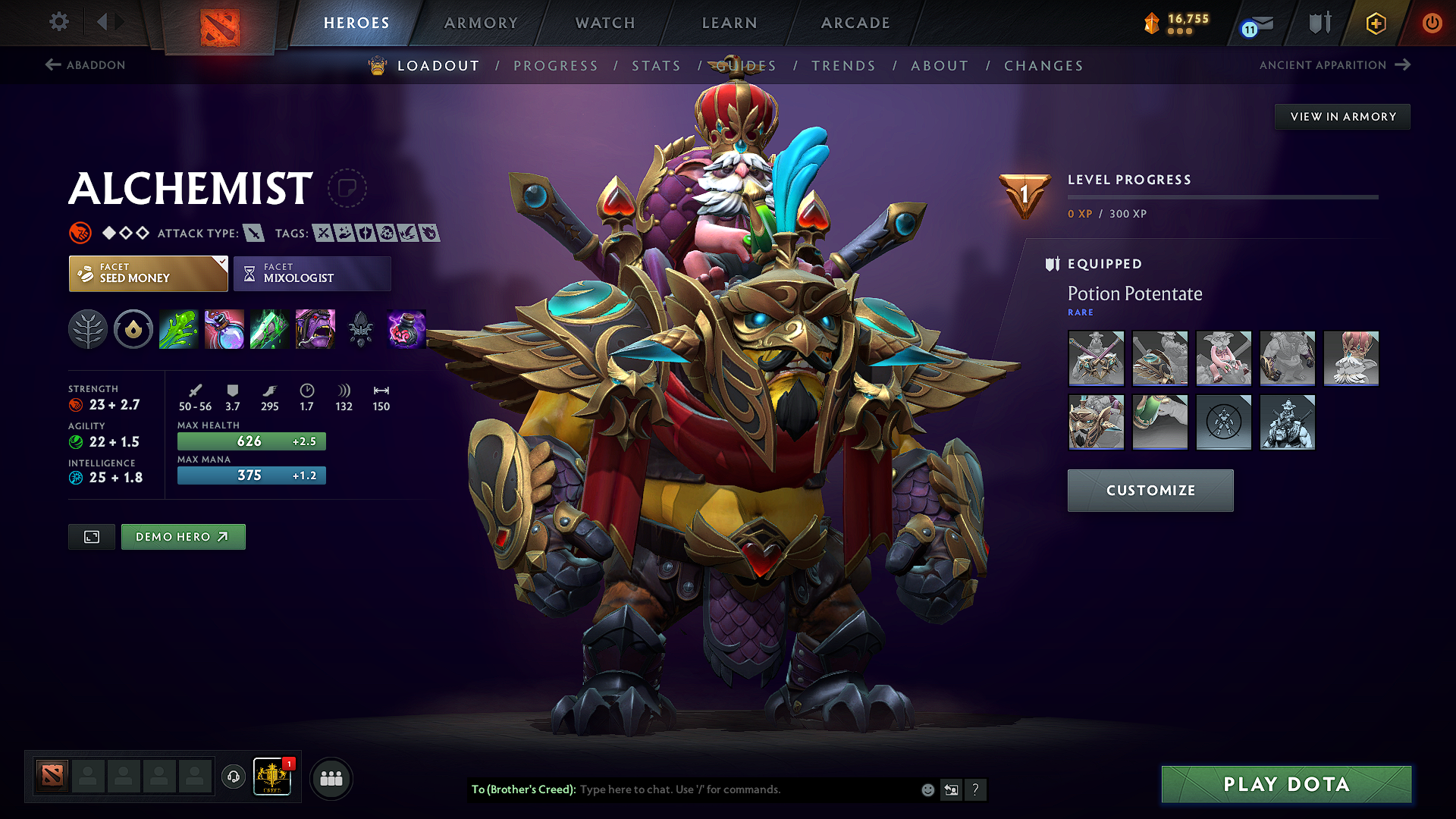View the Unstable Concoction ability icon
Screen dimensions: 1456x819
[x=224, y=330]
